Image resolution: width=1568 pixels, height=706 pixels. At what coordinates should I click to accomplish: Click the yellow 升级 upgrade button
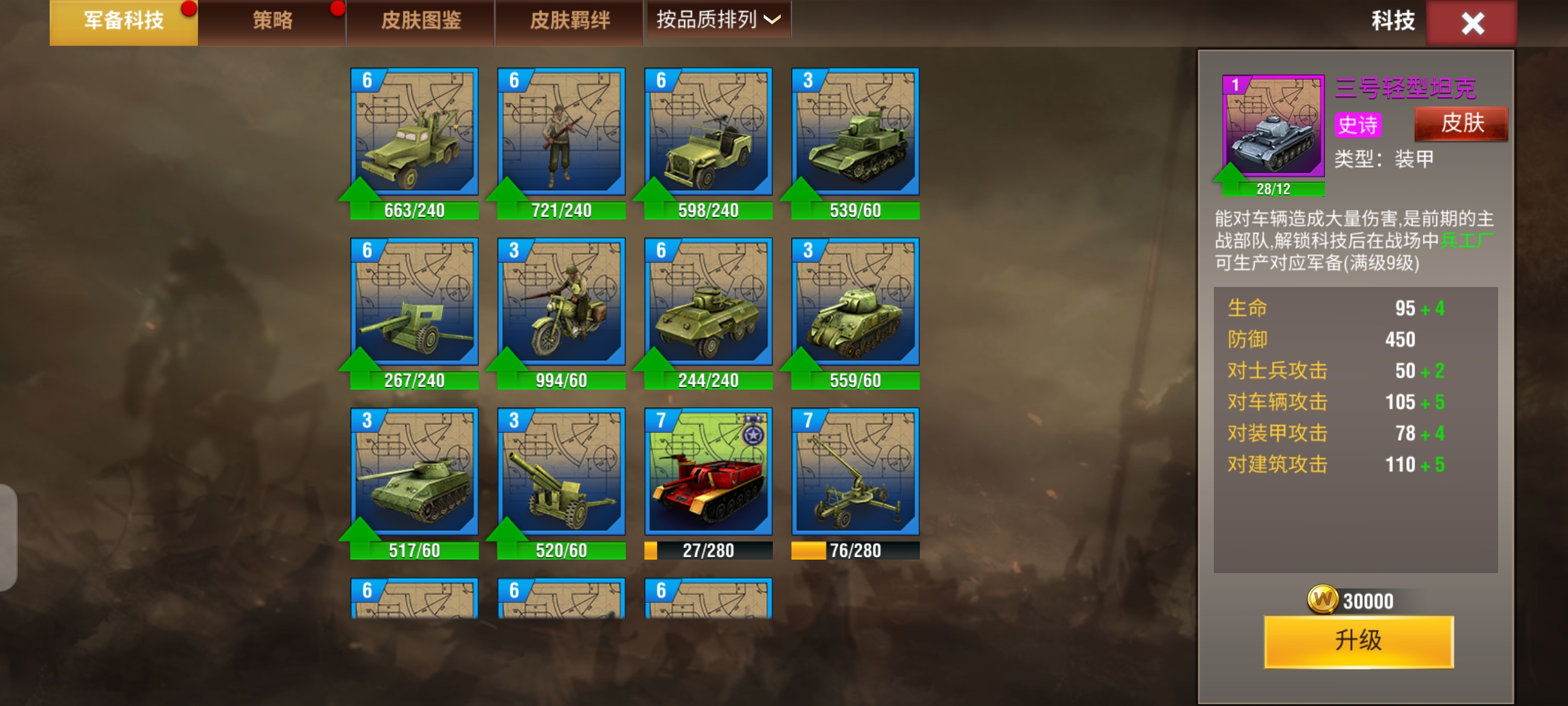pos(1358,641)
